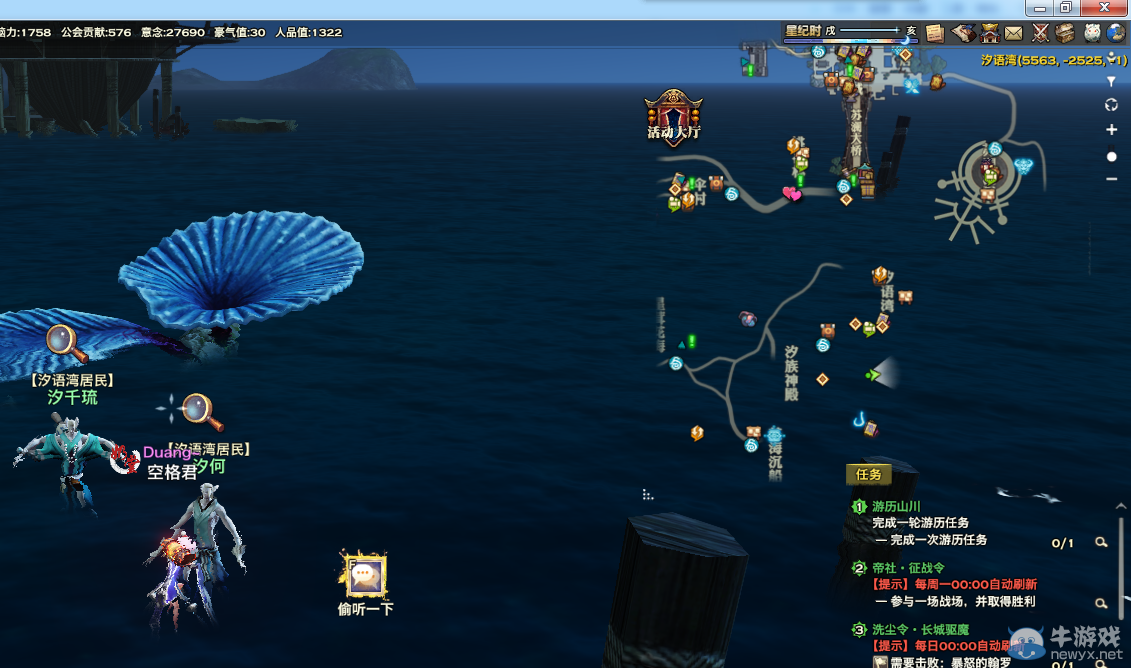Open the treasure chest icon

tap(1066, 33)
